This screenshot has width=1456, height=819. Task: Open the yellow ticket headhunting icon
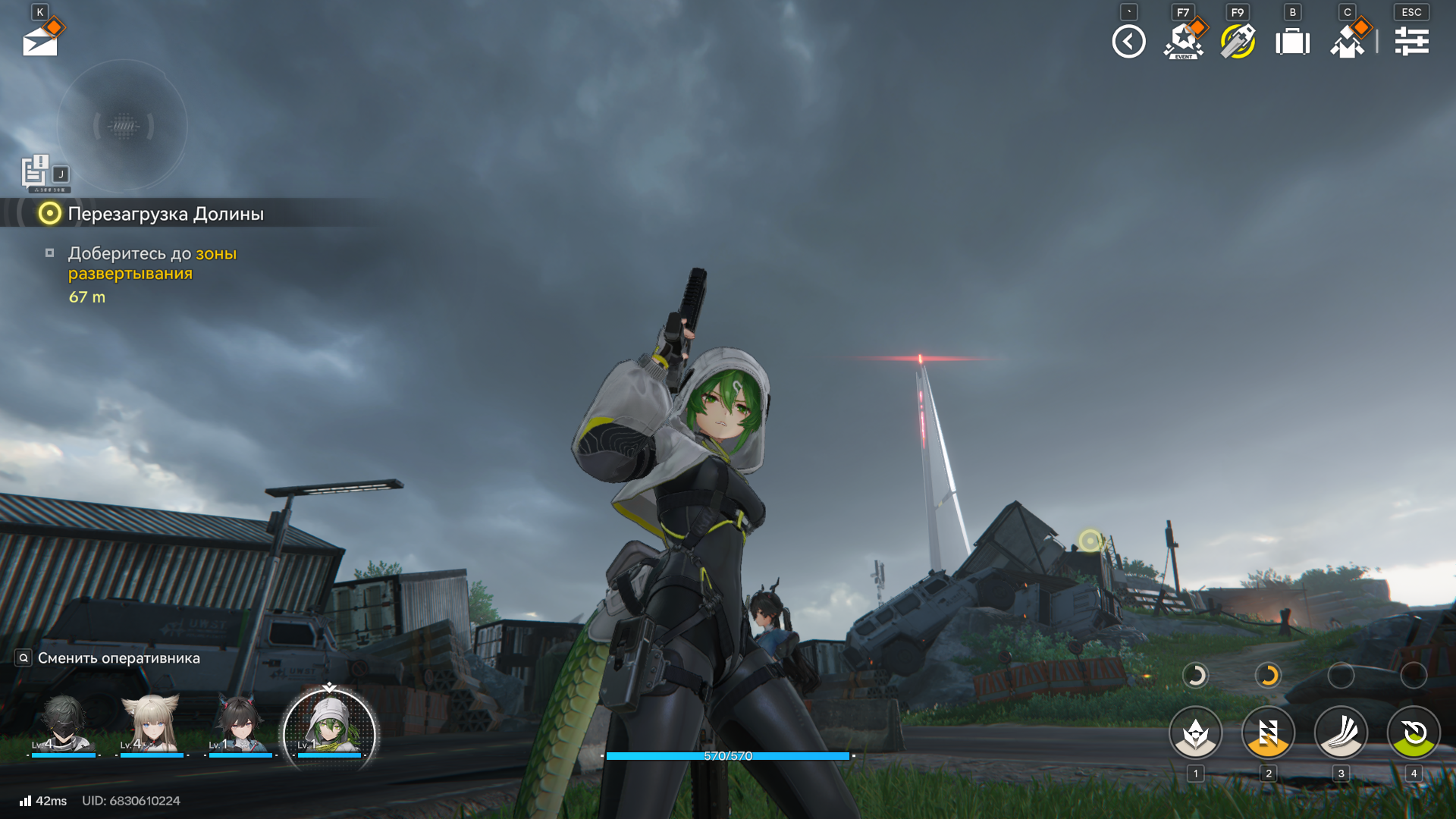click(1238, 42)
